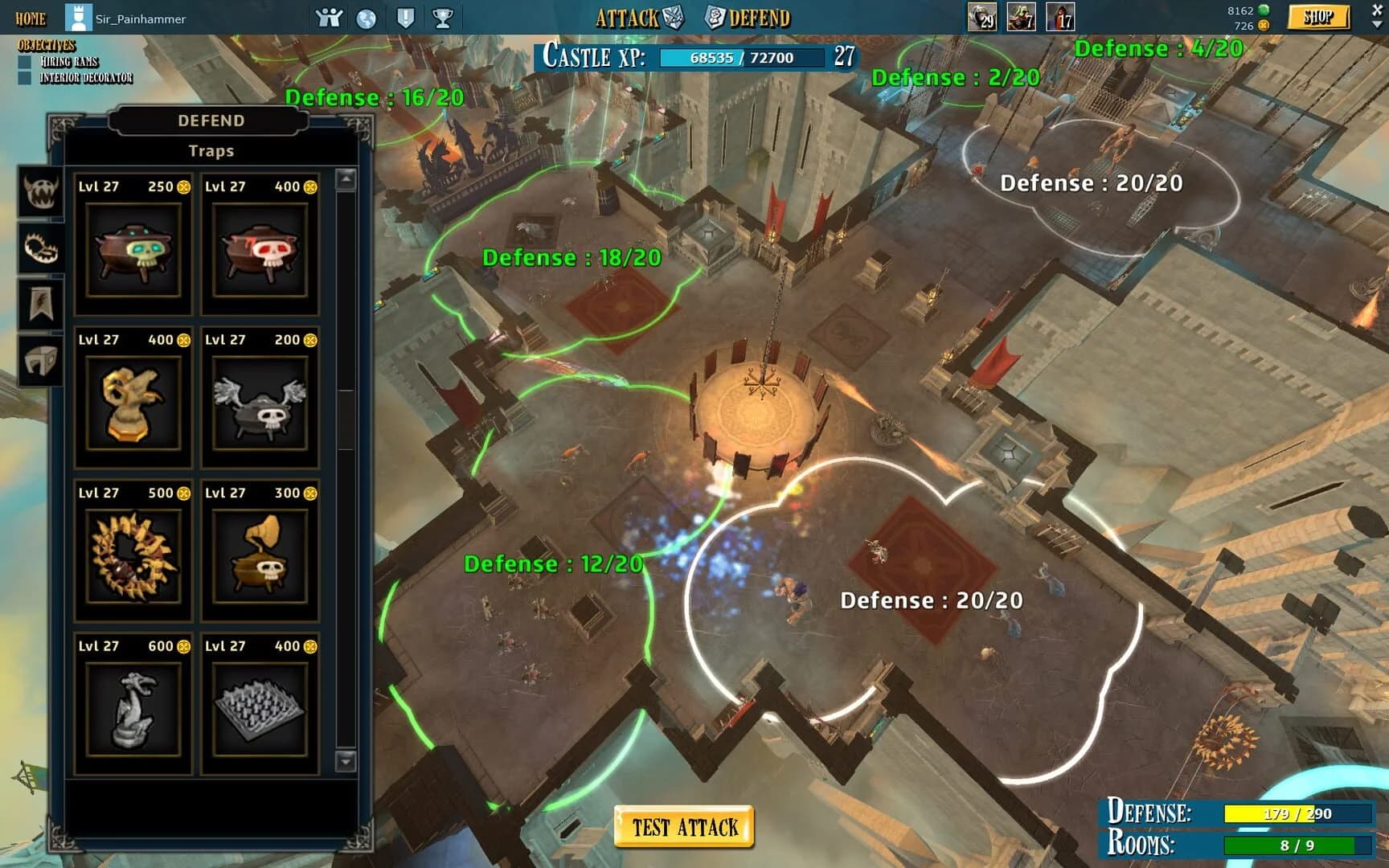Select the golden ram statue trap
Viewport: 1389px width, 868px height.
pos(132,403)
